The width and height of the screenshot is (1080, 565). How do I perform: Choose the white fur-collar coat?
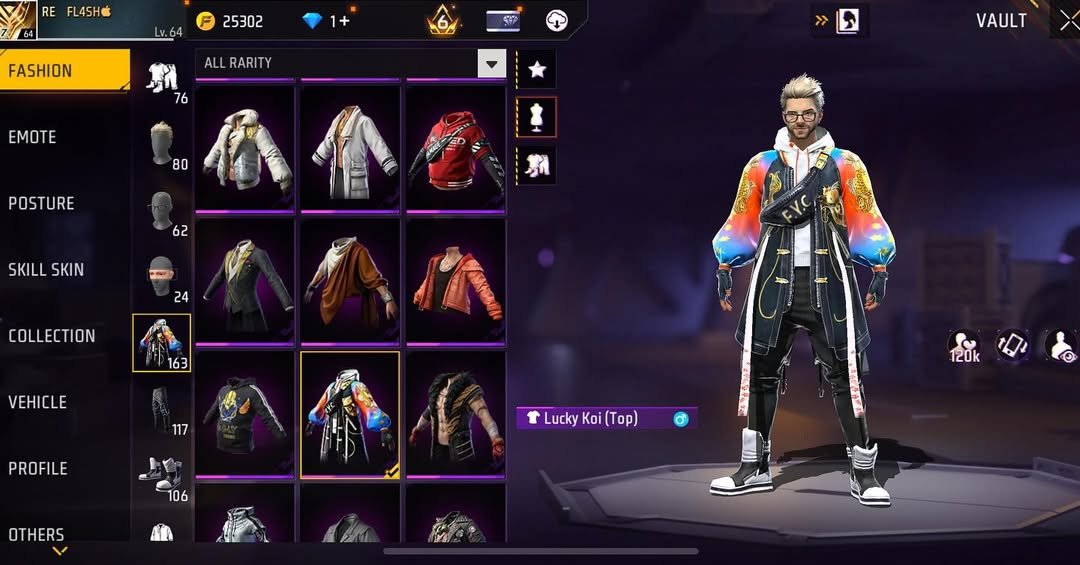[245, 148]
